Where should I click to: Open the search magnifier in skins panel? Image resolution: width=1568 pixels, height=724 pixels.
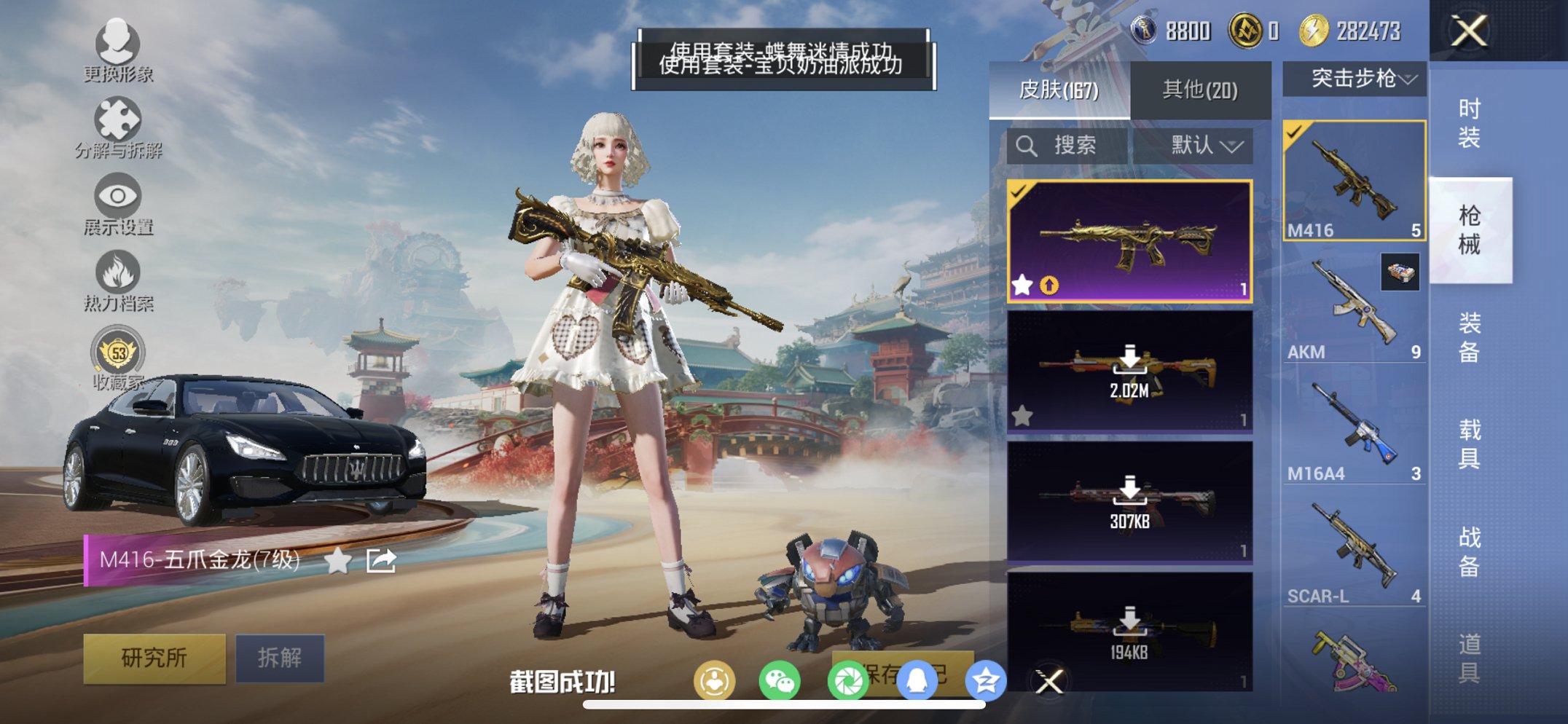pos(1027,145)
